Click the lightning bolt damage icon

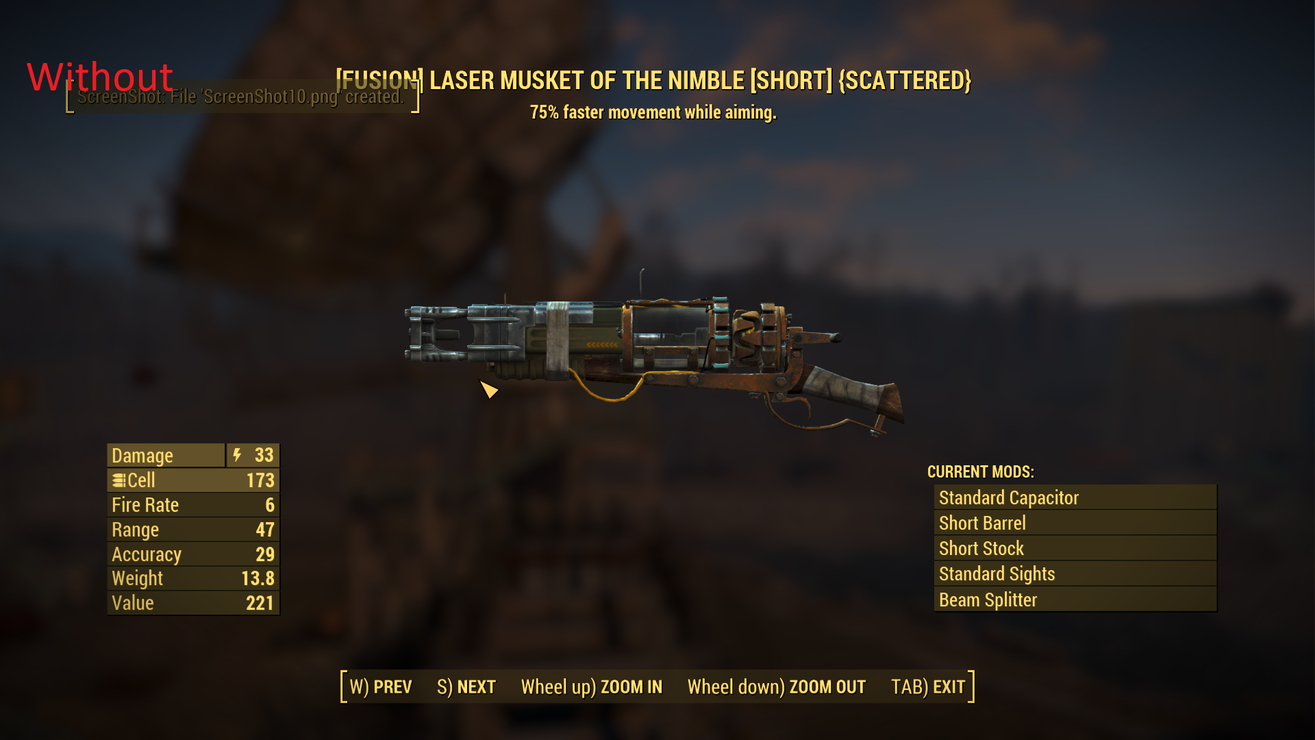[x=236, y=455]
